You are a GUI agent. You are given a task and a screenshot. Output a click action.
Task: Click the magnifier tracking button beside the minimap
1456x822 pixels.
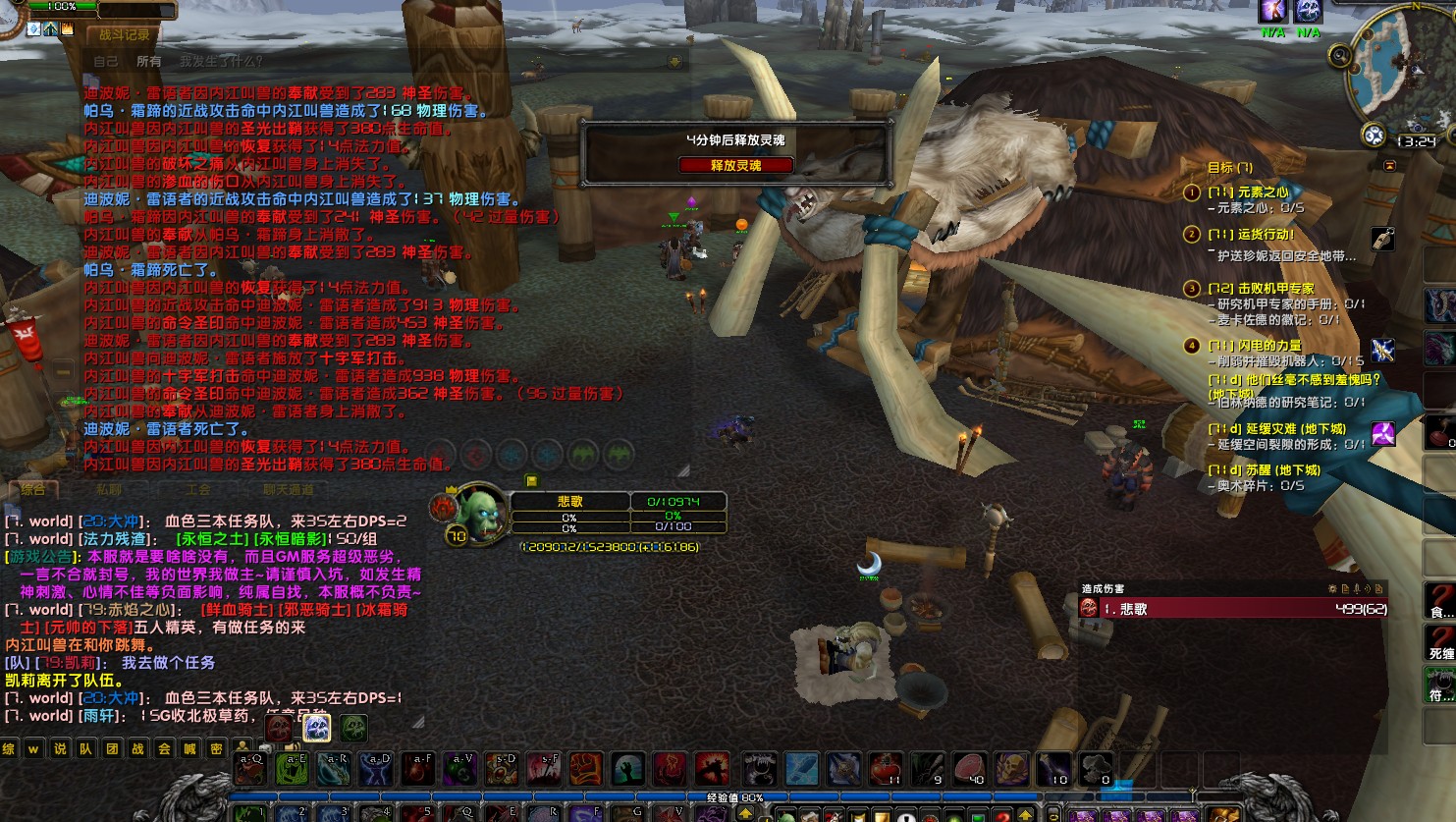click(1339, 56)
